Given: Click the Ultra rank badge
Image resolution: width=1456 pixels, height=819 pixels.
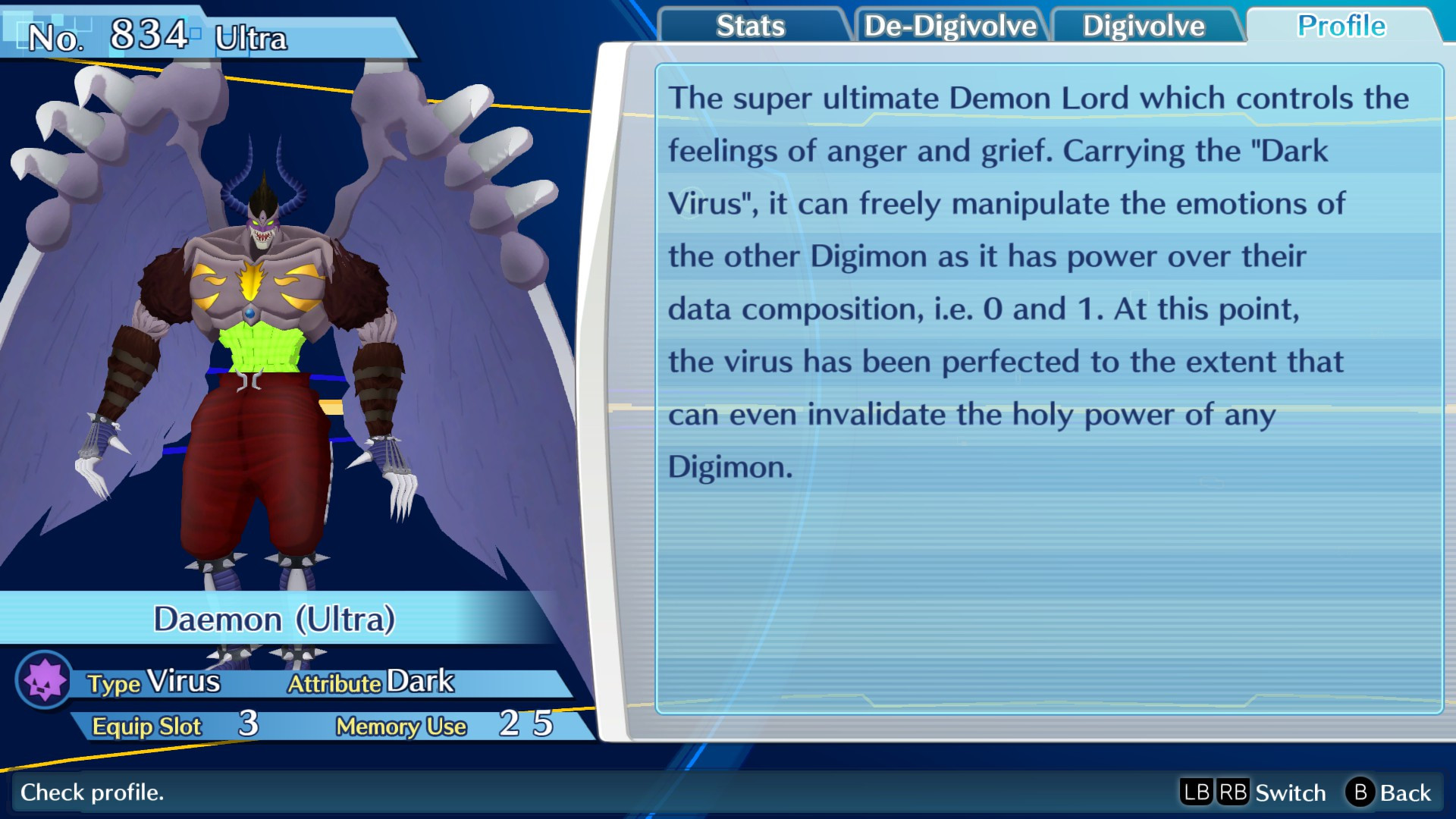Looking at the screenshot, I should (252, 41).
